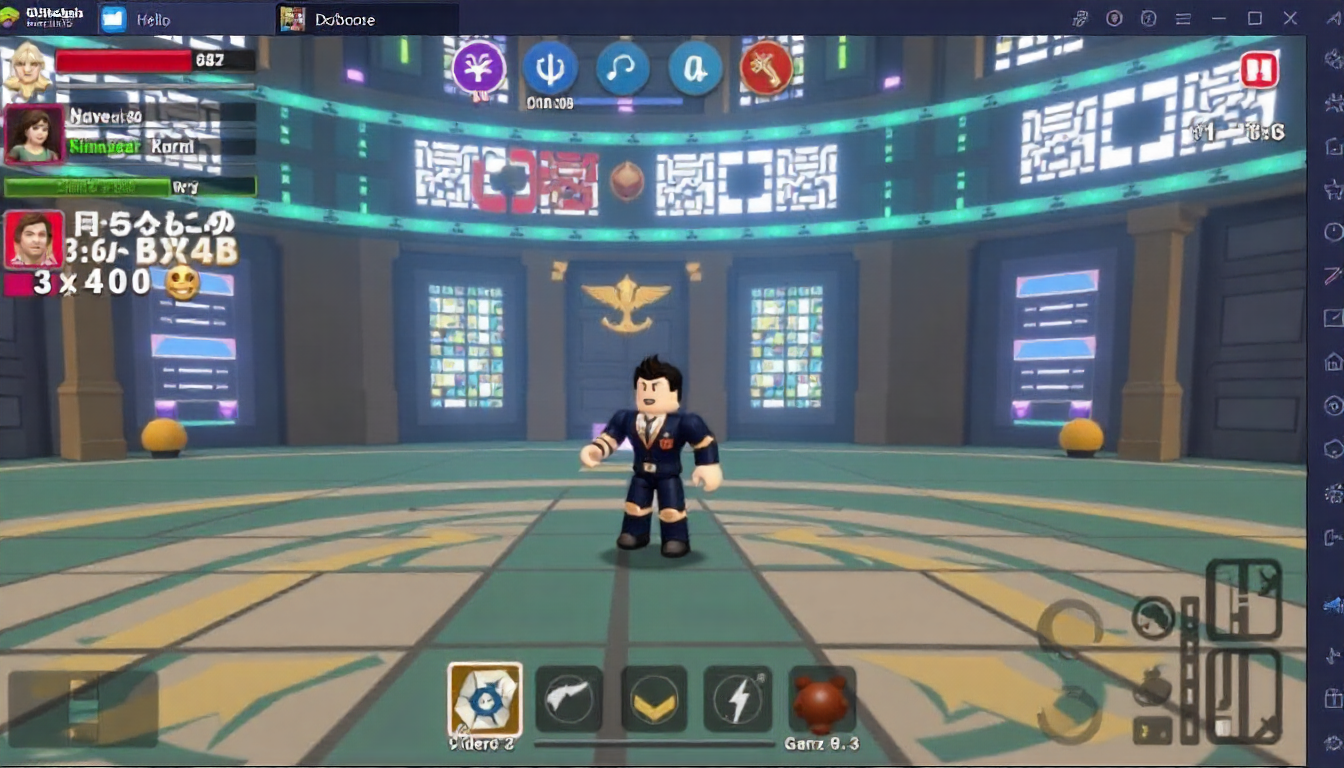Viewport: 1344px width, 768px height.
Task: Tap the smiley emoji icon
Action: tap(182, 283)
